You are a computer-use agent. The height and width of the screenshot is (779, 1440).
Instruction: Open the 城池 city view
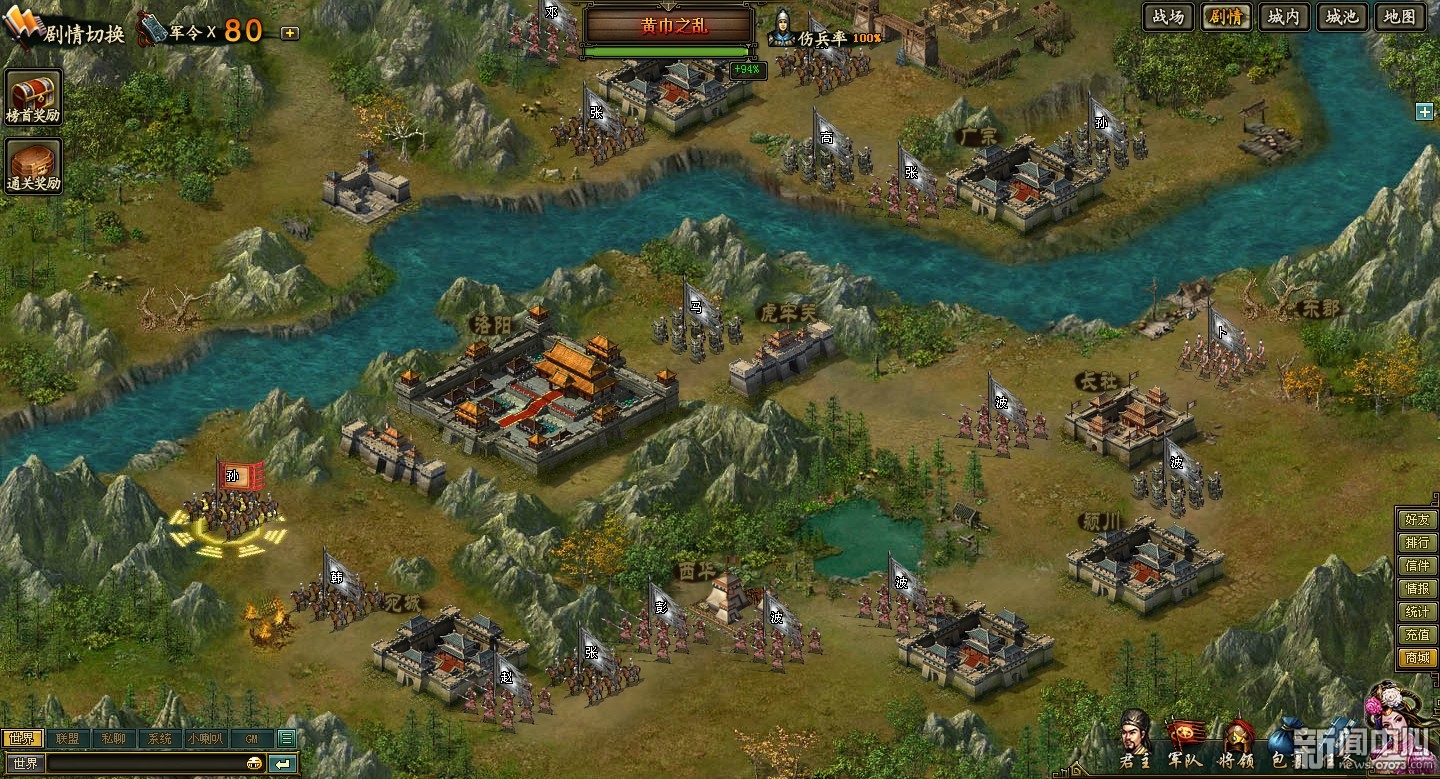[1342, 17]
